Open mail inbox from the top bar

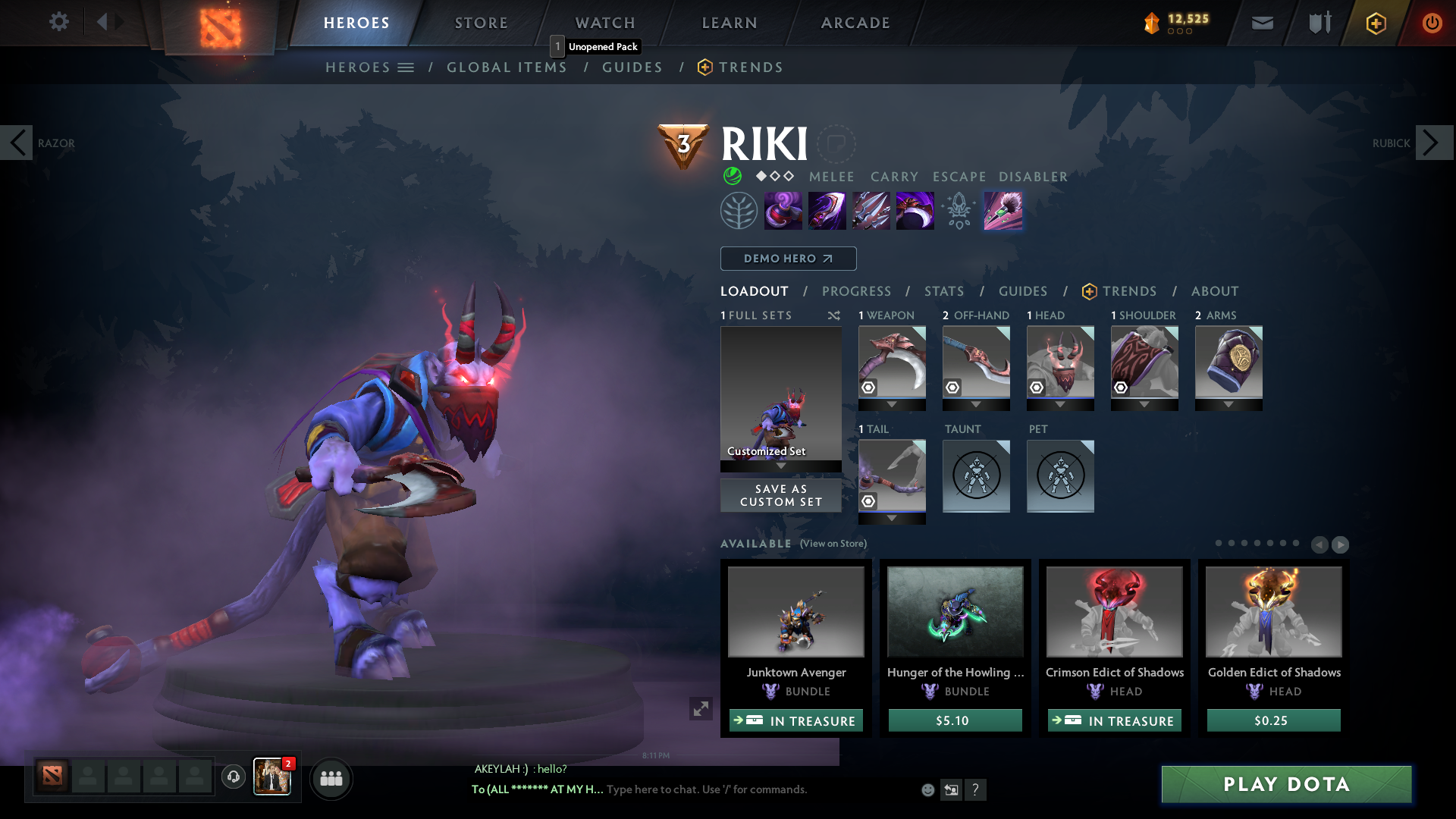(1261, 23)
